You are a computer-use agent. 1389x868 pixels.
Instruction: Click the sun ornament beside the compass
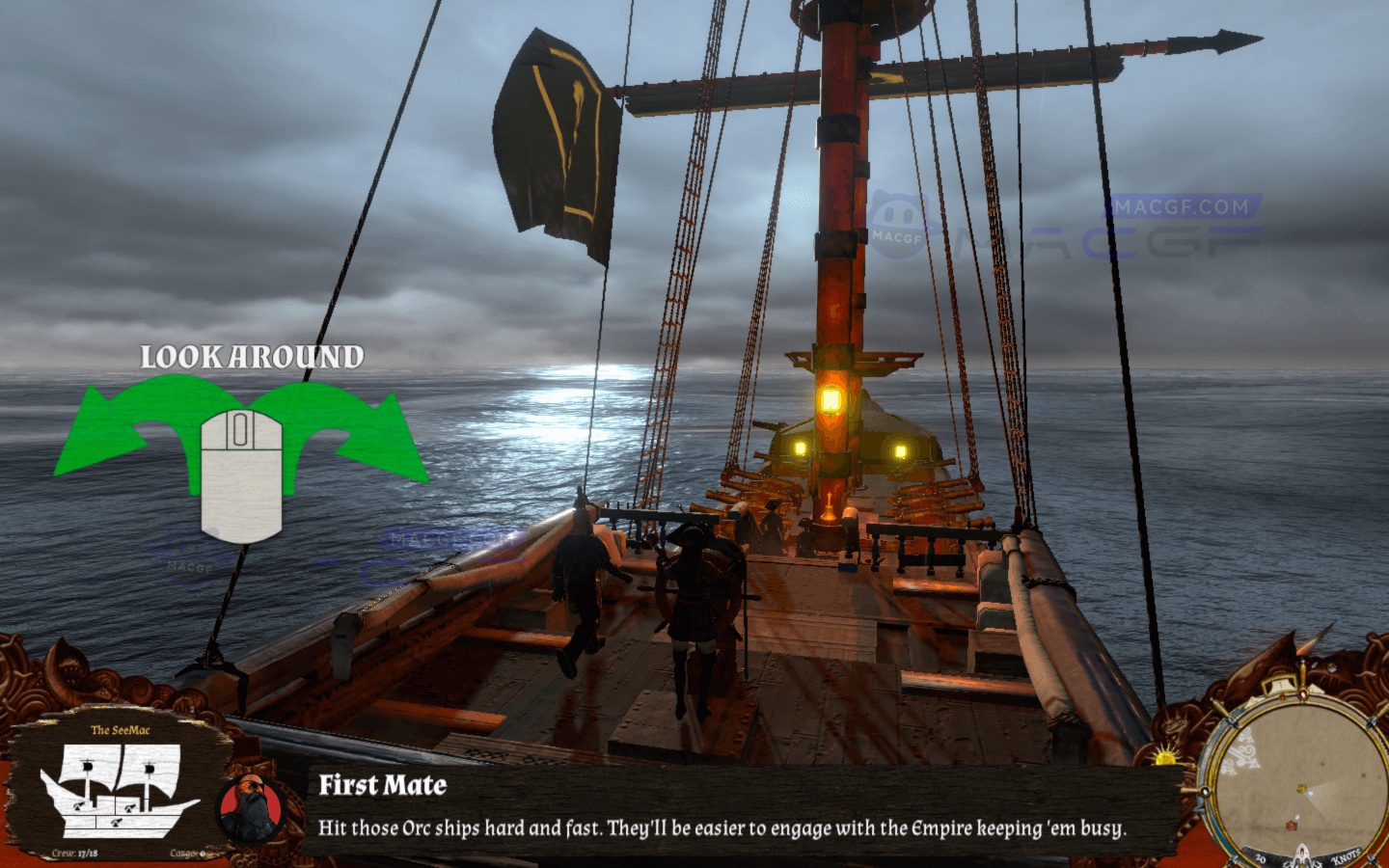[1163, 758]
